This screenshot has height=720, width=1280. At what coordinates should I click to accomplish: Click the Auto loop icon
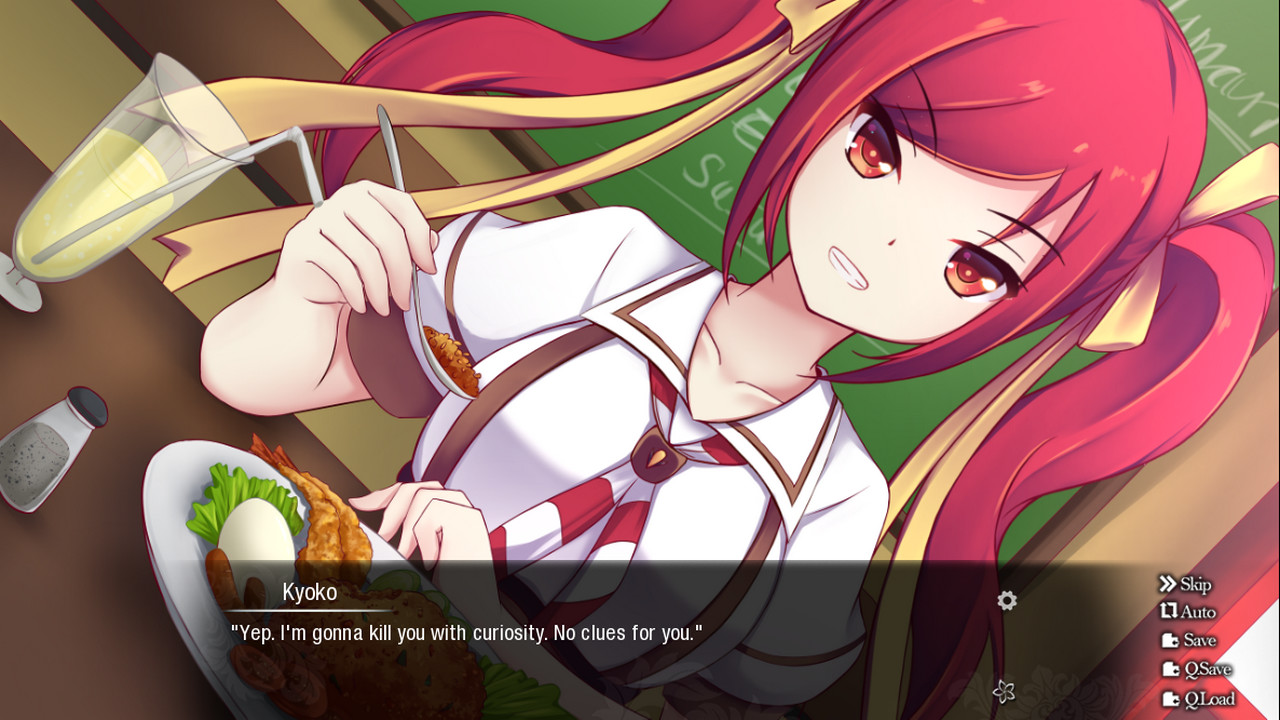tap(1172, 611)
